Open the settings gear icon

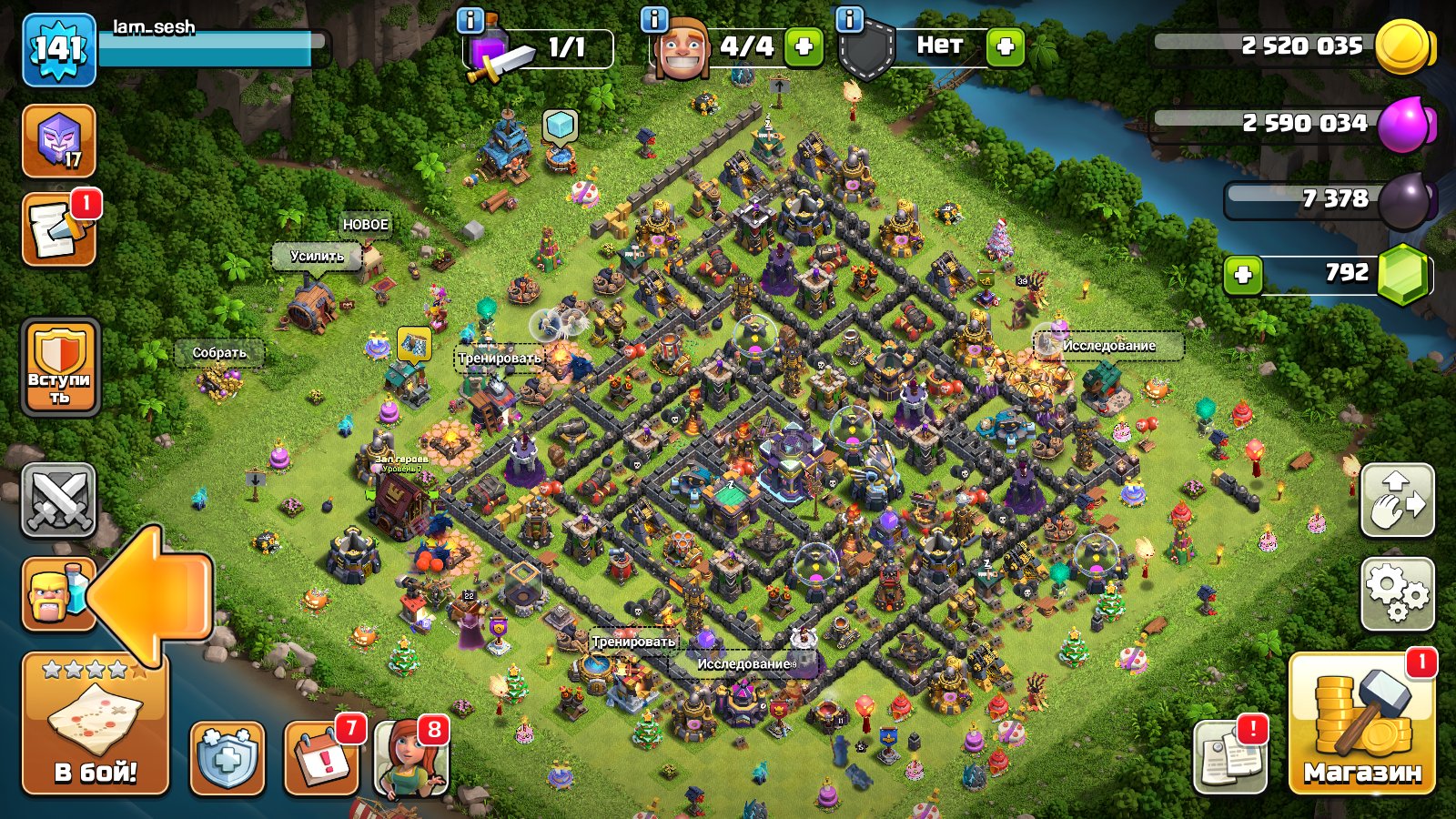point(1399,591)
